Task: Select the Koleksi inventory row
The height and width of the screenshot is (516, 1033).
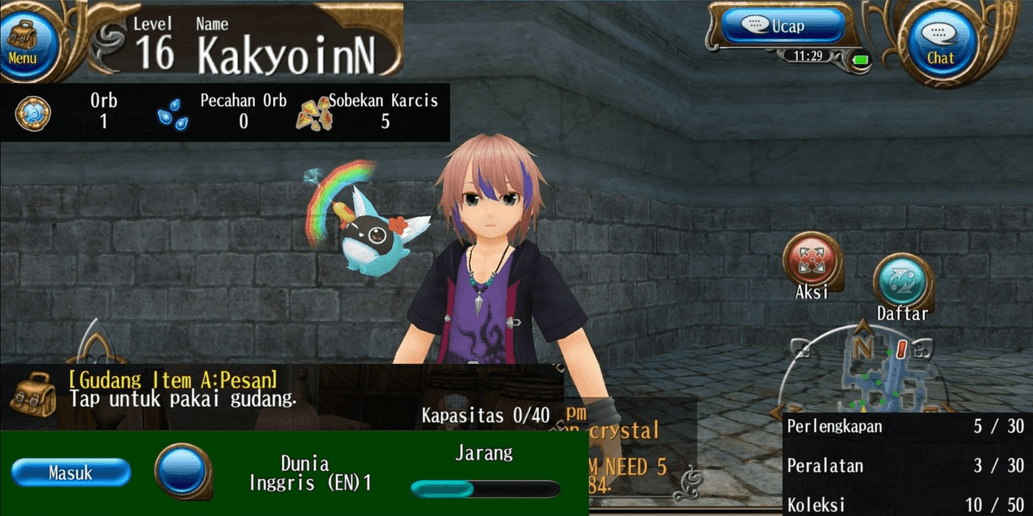Action: (906, 504)
